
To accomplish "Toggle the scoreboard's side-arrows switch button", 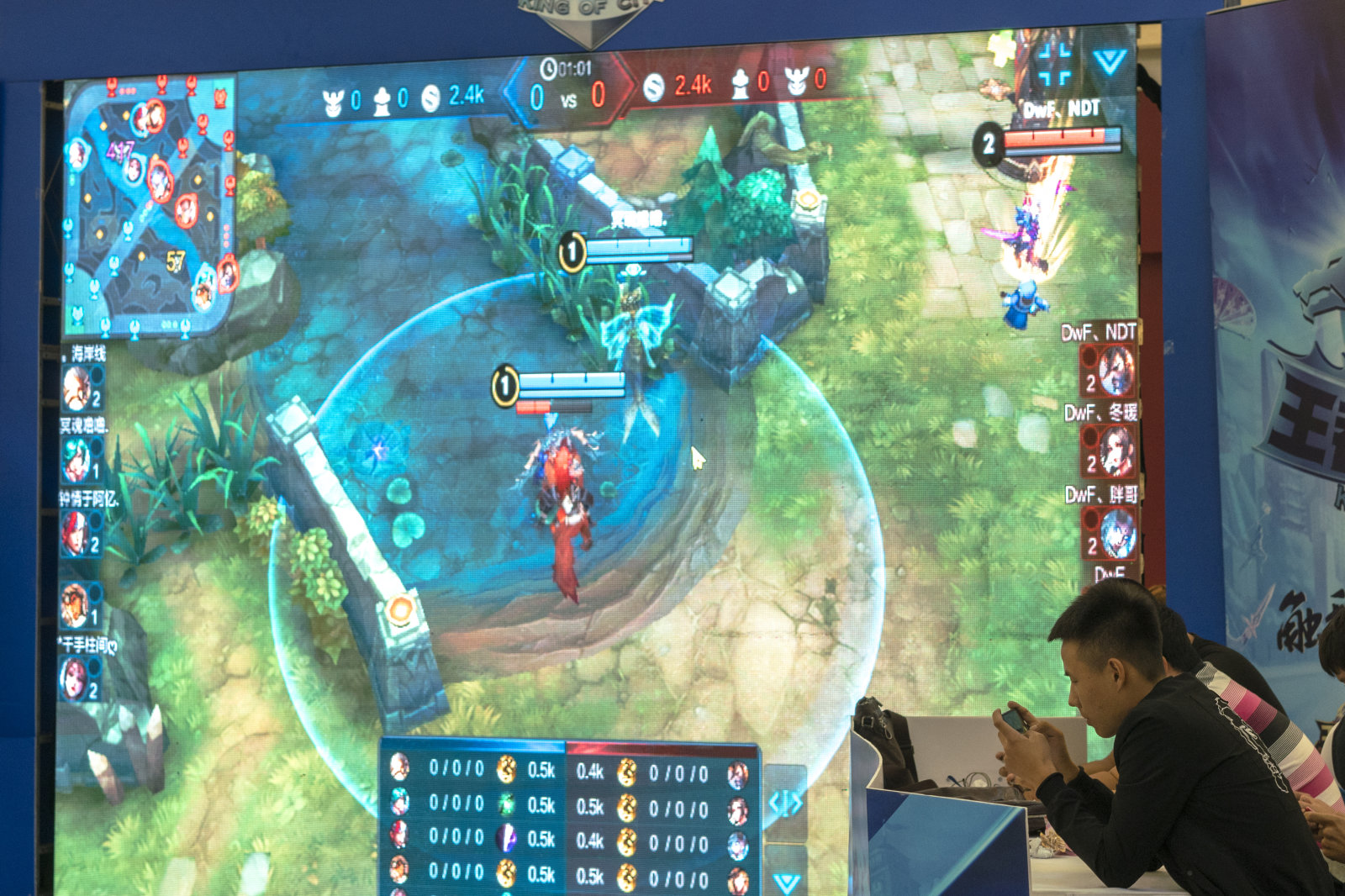I will click(x=785, y=804).
